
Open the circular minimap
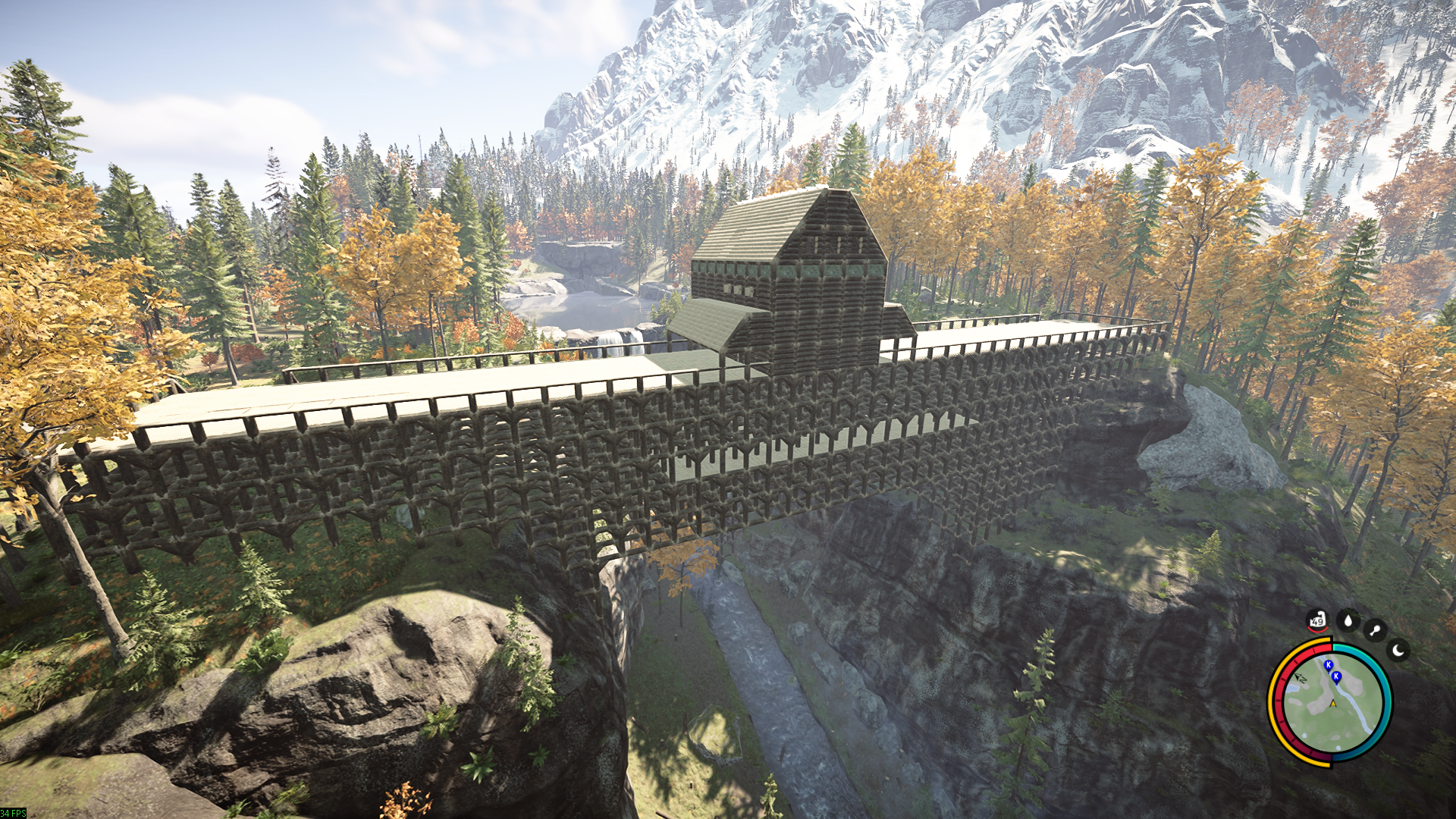pyautogui.click(x=1330, y=703)
